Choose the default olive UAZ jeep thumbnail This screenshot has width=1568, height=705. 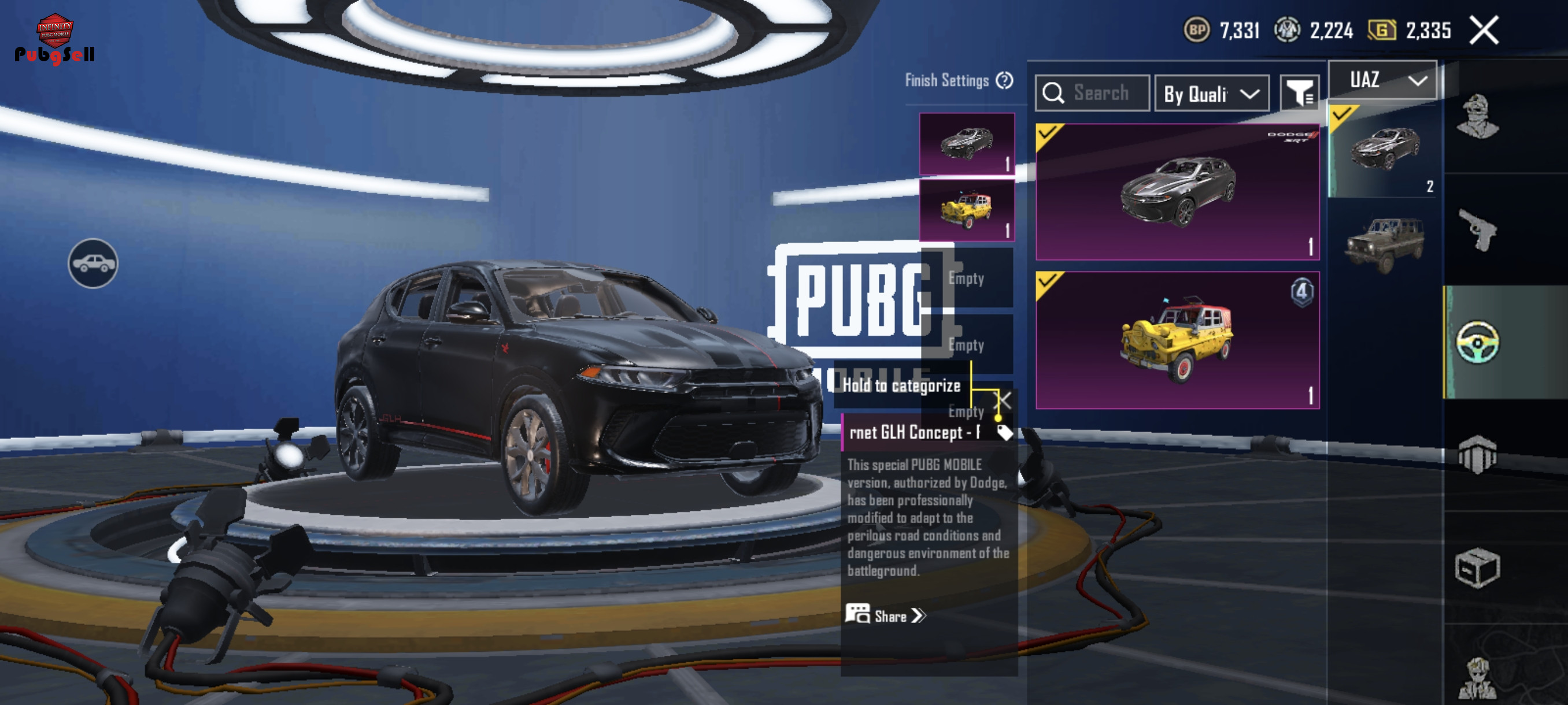click(1384, 244)
